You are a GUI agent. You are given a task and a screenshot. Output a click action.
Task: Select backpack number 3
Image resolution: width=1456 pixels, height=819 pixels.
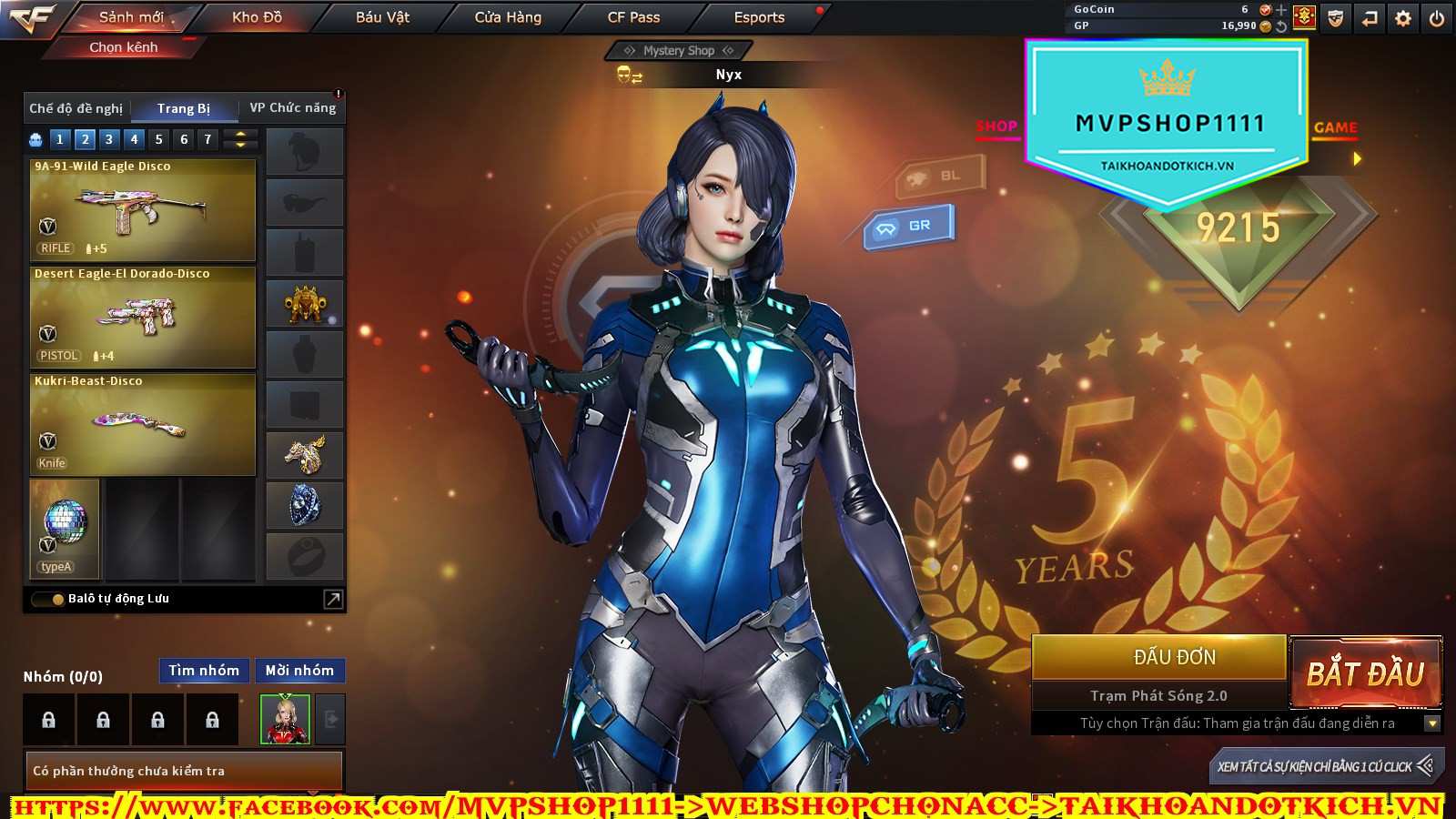tap(109, 139)
